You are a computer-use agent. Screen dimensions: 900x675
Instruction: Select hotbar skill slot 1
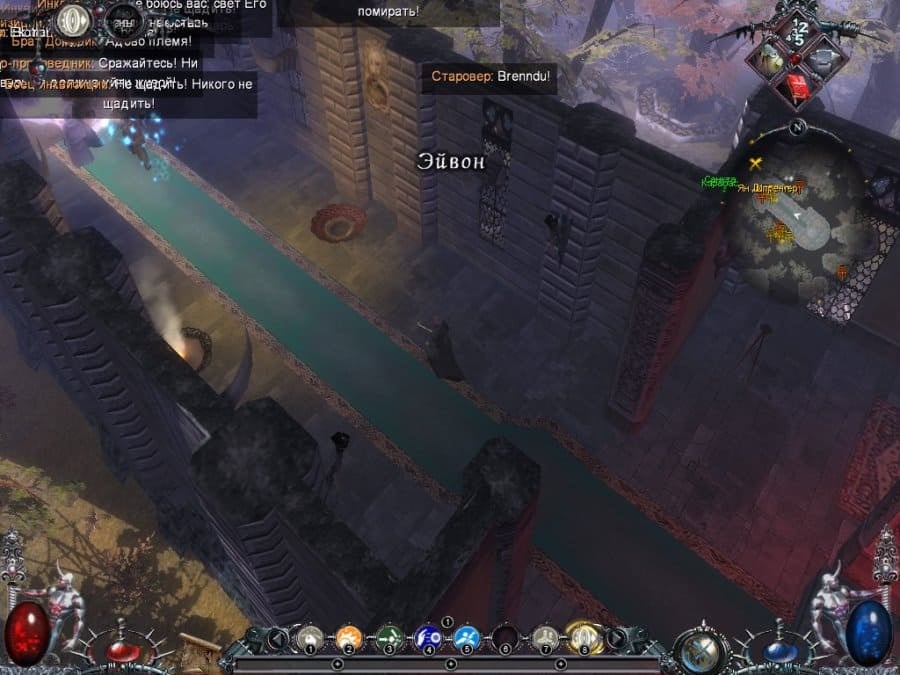coord(311,636)
